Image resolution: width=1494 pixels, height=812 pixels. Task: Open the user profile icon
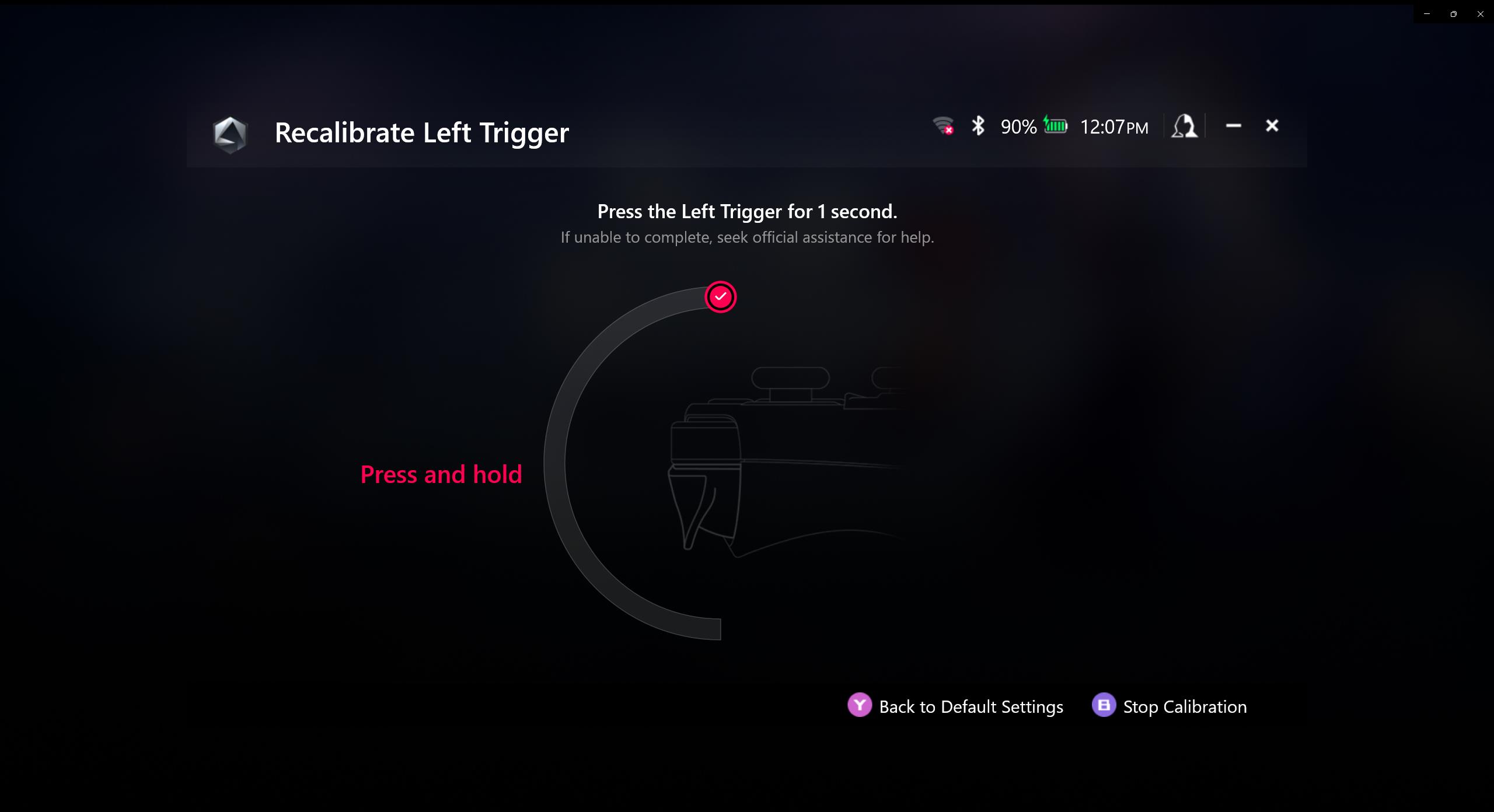pos(1184,126)
